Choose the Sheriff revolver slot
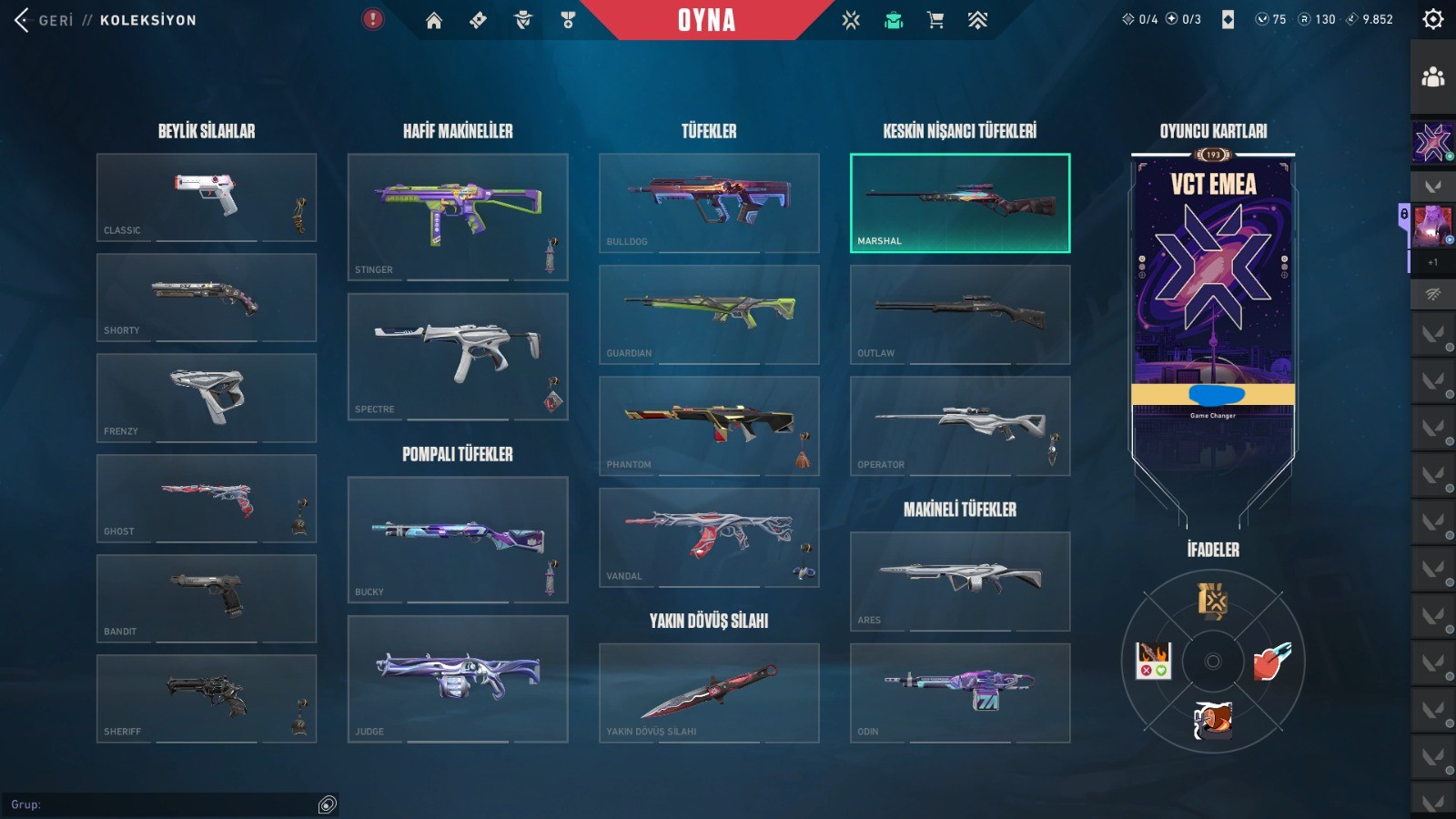The height and width of the screenshot is (819, 1456). [206, 698]
